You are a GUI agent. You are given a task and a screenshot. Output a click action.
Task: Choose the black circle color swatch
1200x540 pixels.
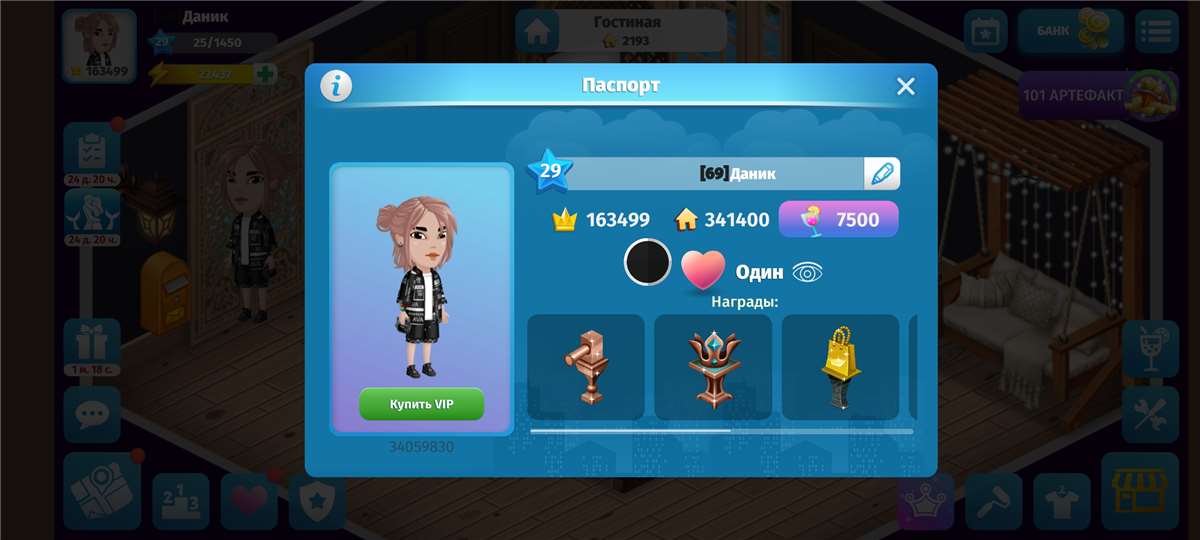(647, 262)
